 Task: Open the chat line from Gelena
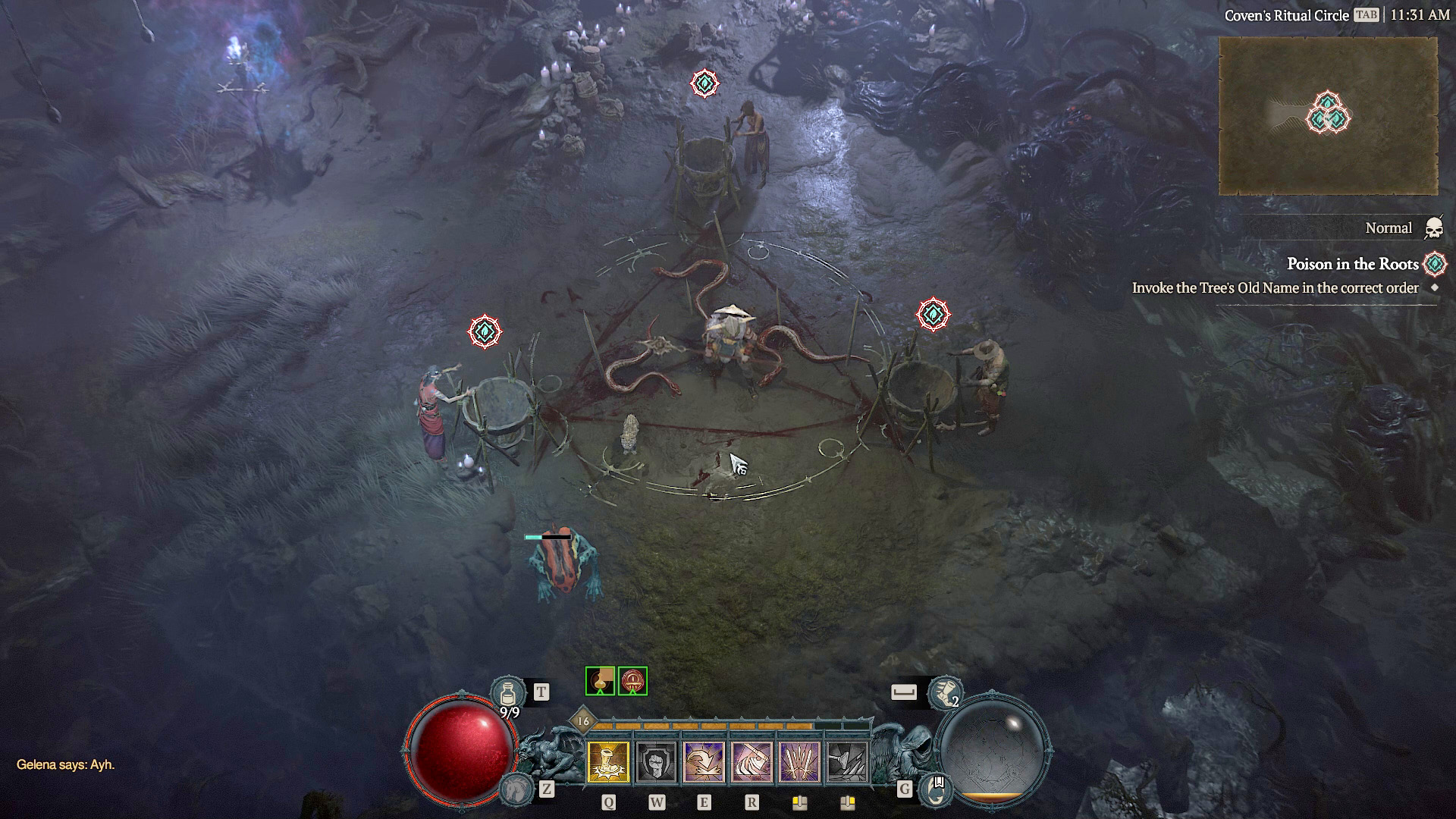click(66, 764)
